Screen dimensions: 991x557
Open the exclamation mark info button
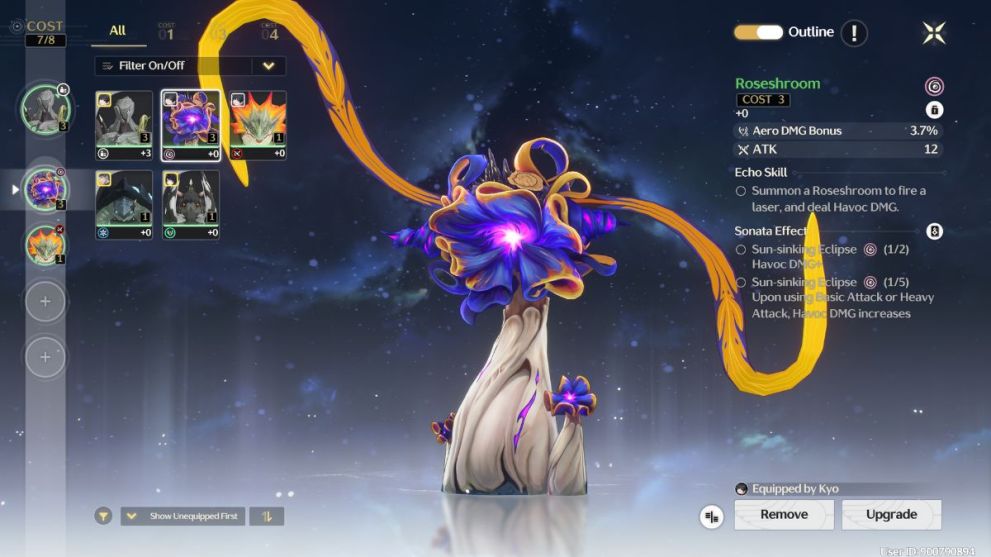pyautogui.click(x=853, y=33)
